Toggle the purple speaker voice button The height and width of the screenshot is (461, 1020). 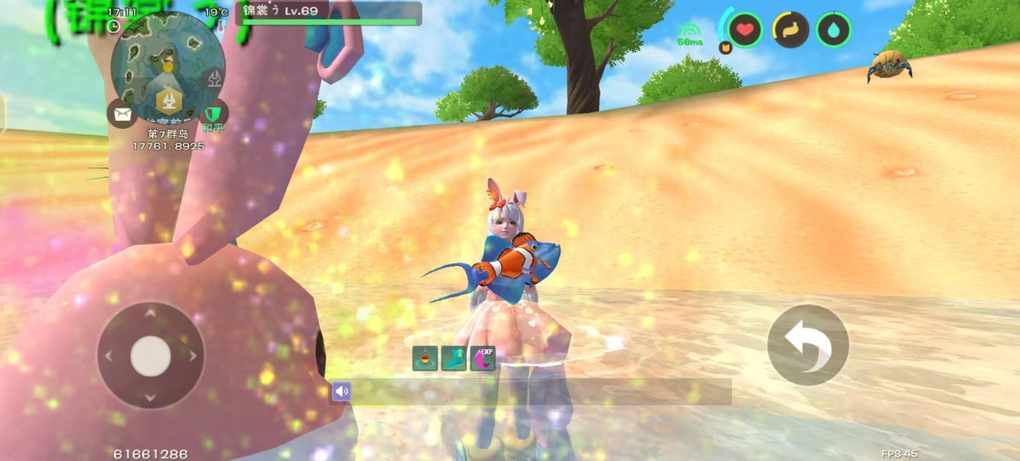[x=341, y=391]
